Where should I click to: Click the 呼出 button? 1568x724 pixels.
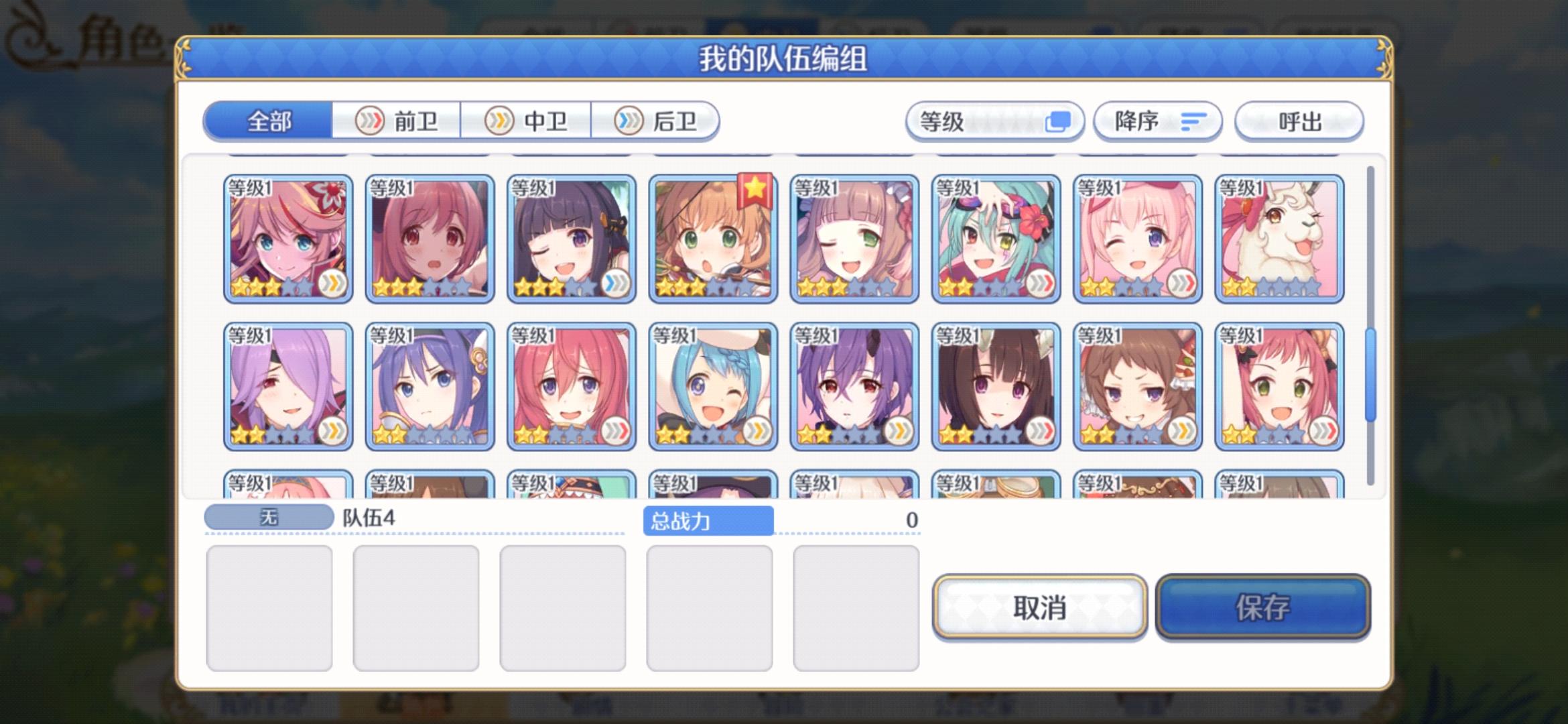(x=1299, y=121)
